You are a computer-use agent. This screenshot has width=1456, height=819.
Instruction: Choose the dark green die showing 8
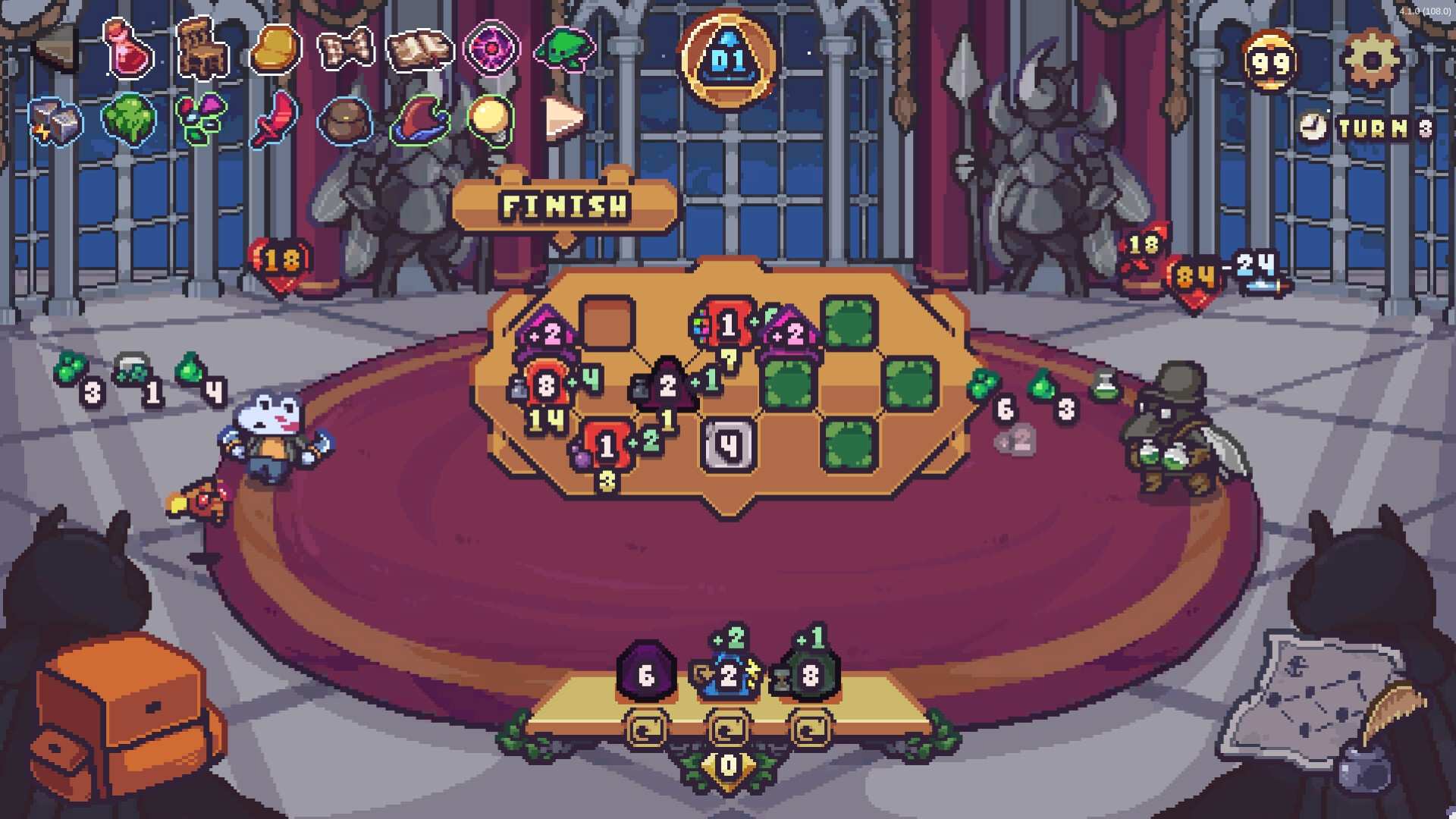tap(810, 674)
